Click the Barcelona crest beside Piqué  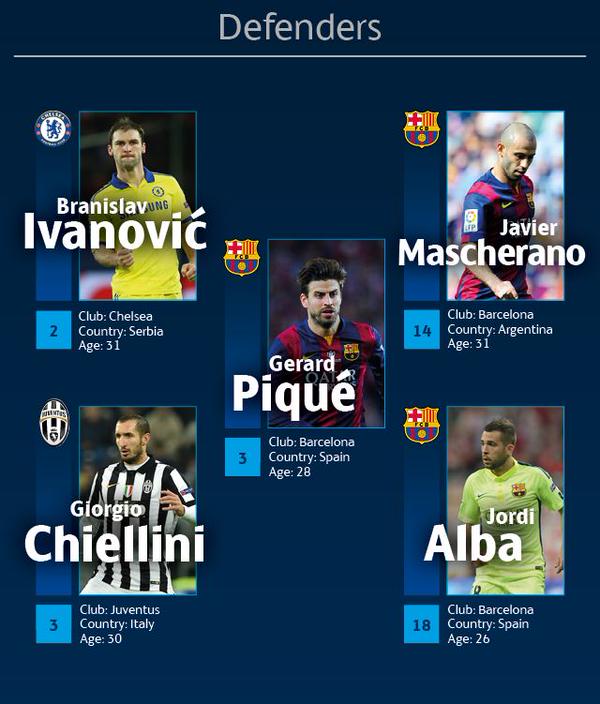pyautogui.click(x=242, y=257)
